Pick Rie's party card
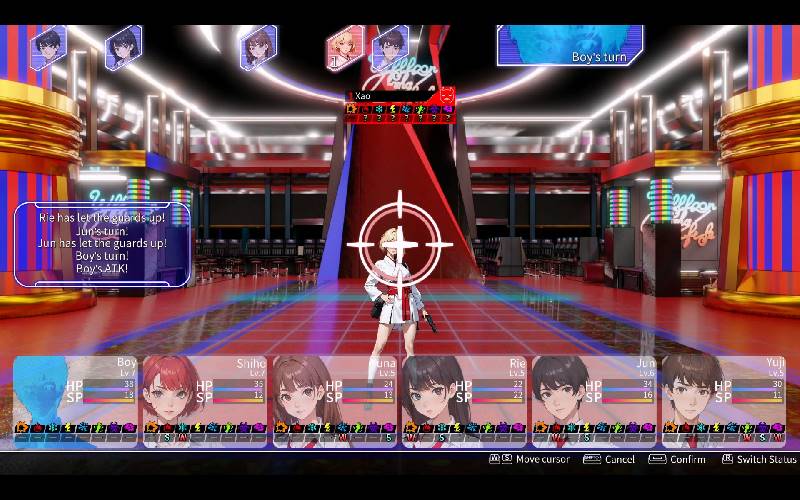 pos(464,400)
